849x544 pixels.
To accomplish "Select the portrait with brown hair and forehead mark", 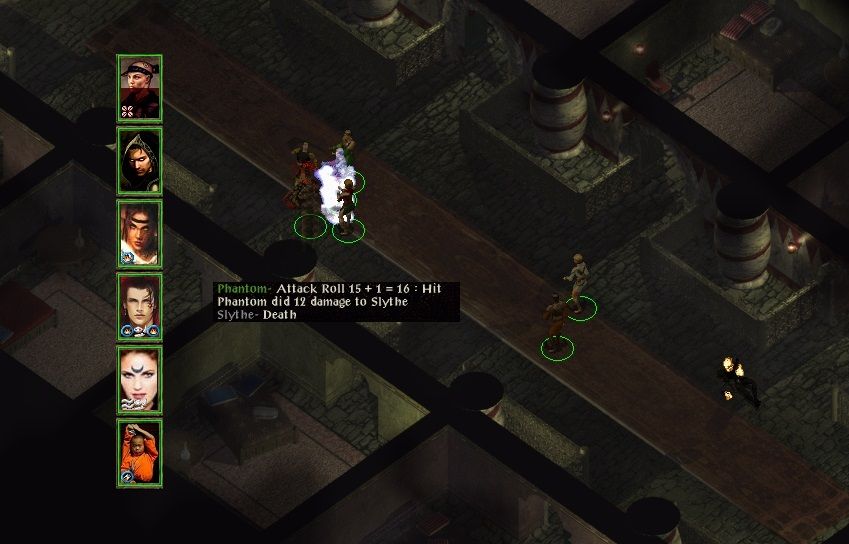I will 139,234.
